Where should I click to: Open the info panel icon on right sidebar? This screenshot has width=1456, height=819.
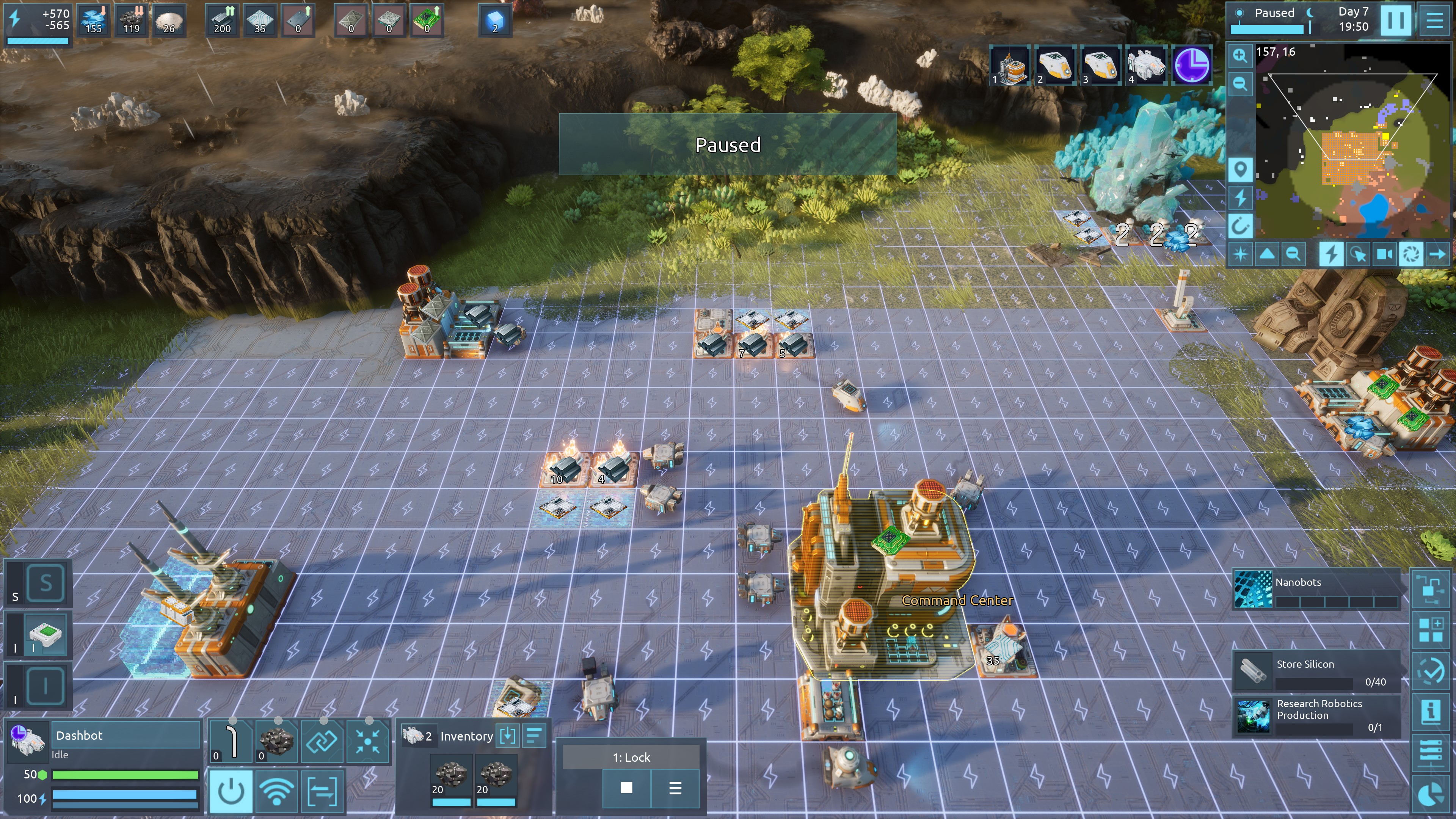point(1431,711)
